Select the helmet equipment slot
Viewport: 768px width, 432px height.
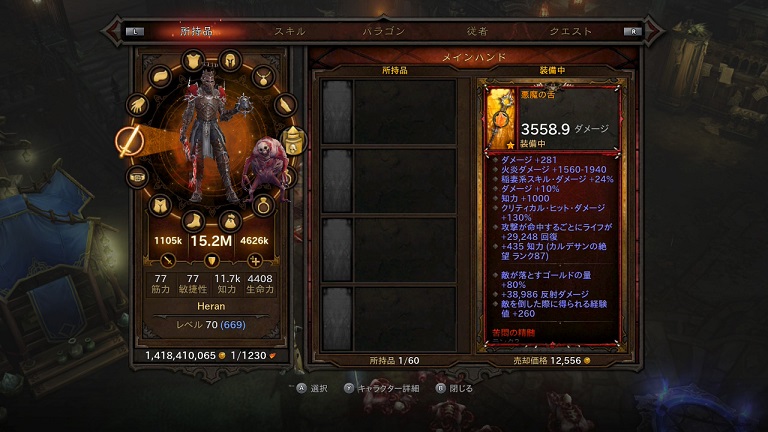pyautogui.click(x=229, y=60)
